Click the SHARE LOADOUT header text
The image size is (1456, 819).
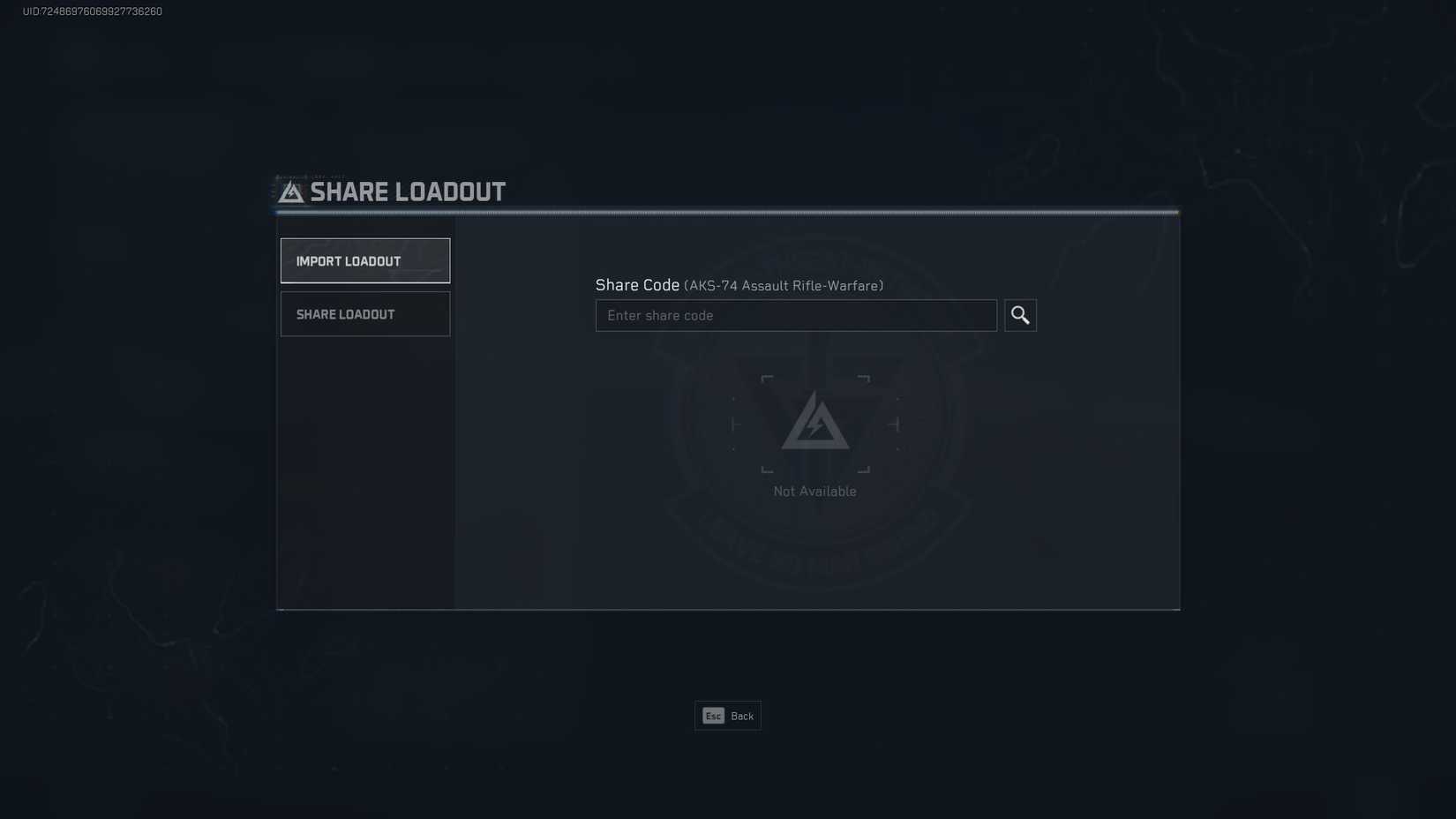pos(407,191)
